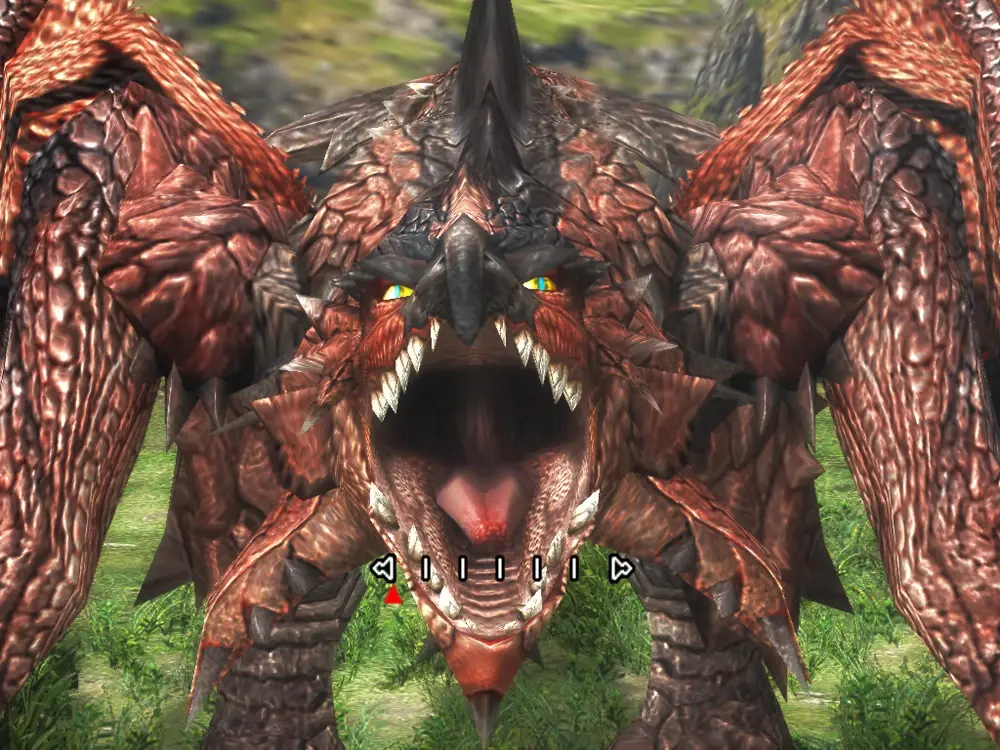Click the right arrow of the gauge

click(620, 569)
